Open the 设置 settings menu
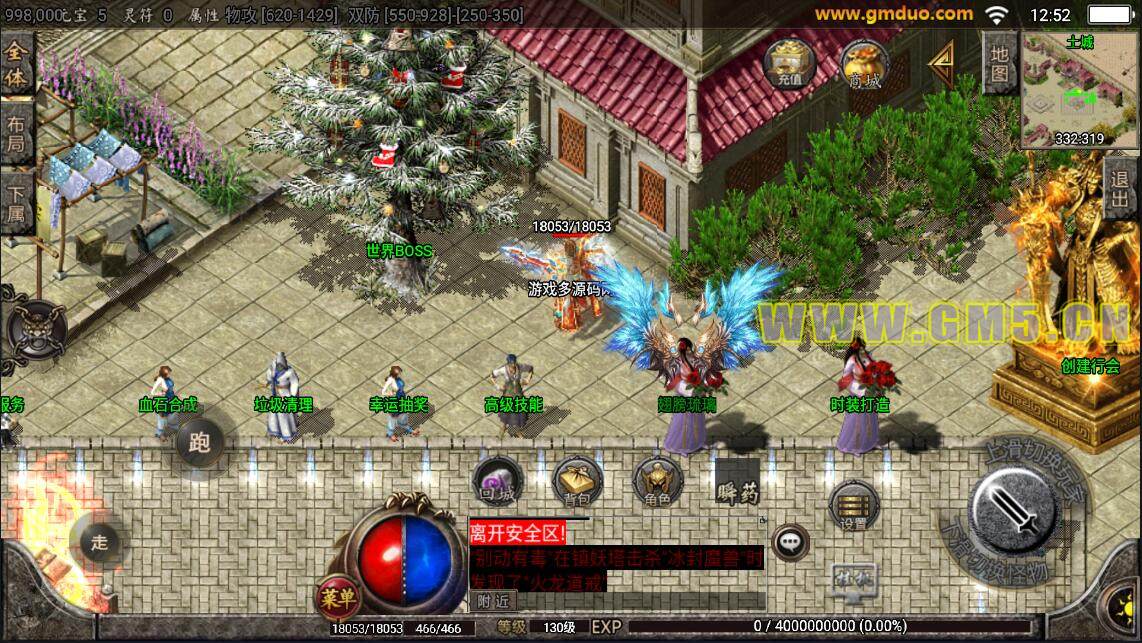This screenshot has width=1142, height=643. click(853, 506)
